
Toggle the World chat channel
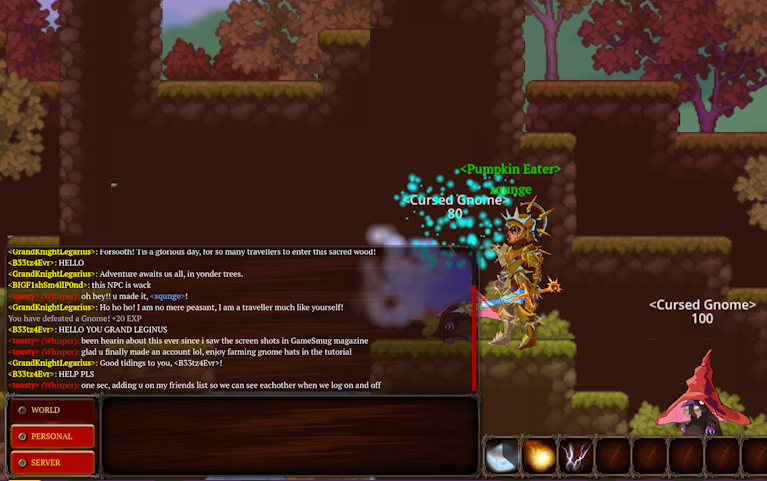tap(52, 410)
